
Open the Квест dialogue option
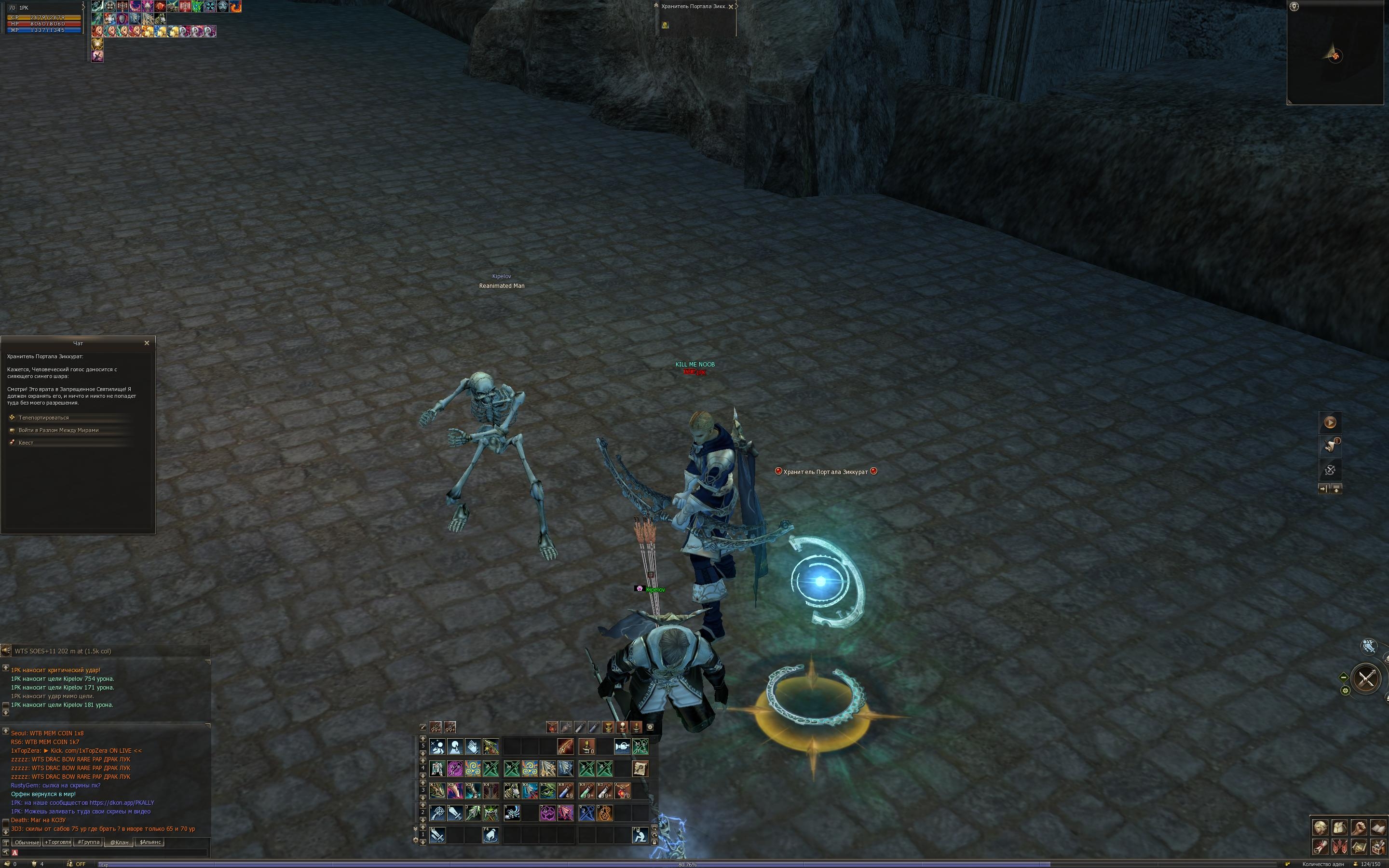(26, 443)
